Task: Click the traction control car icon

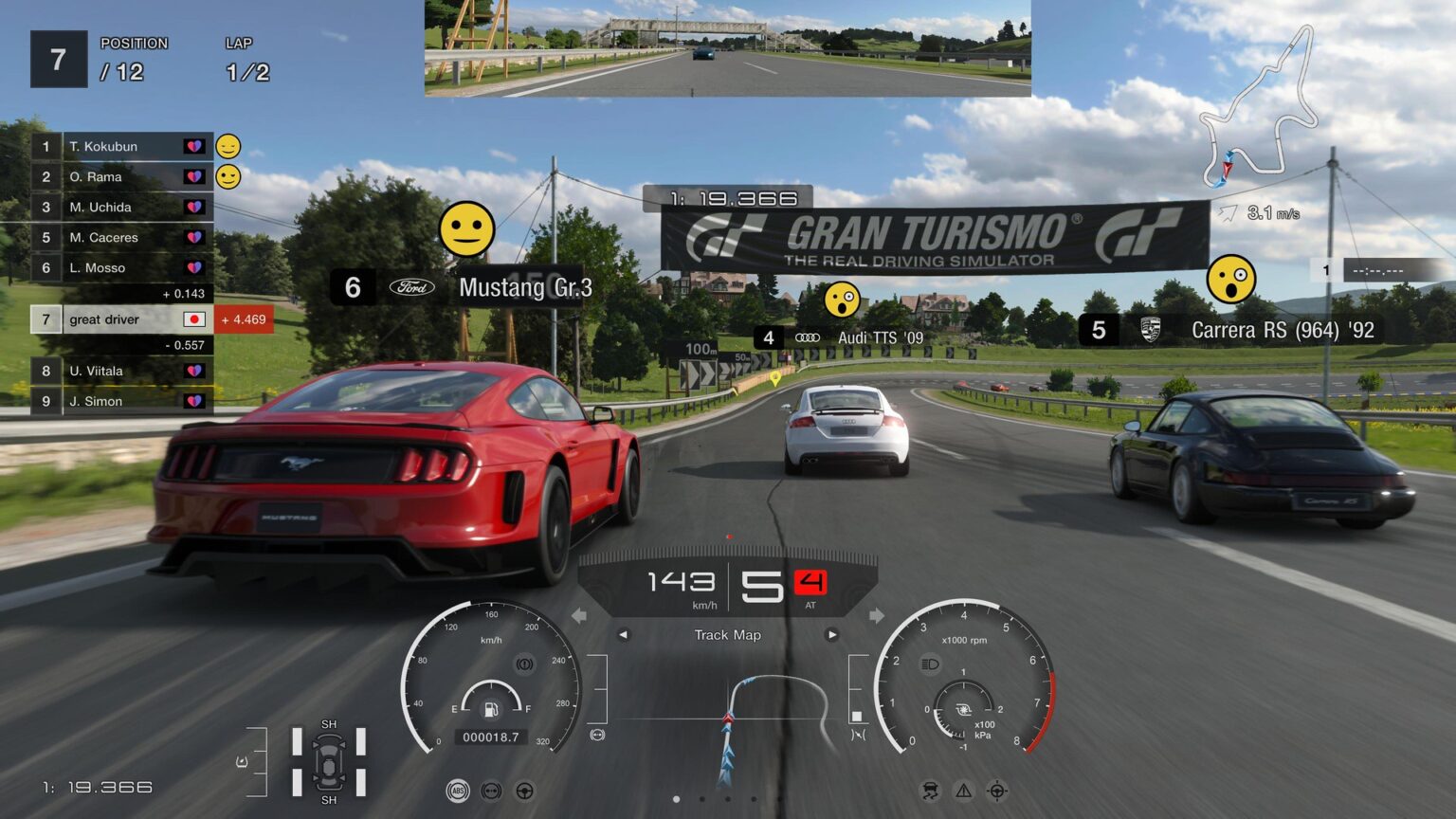Action: coord(930,791)
